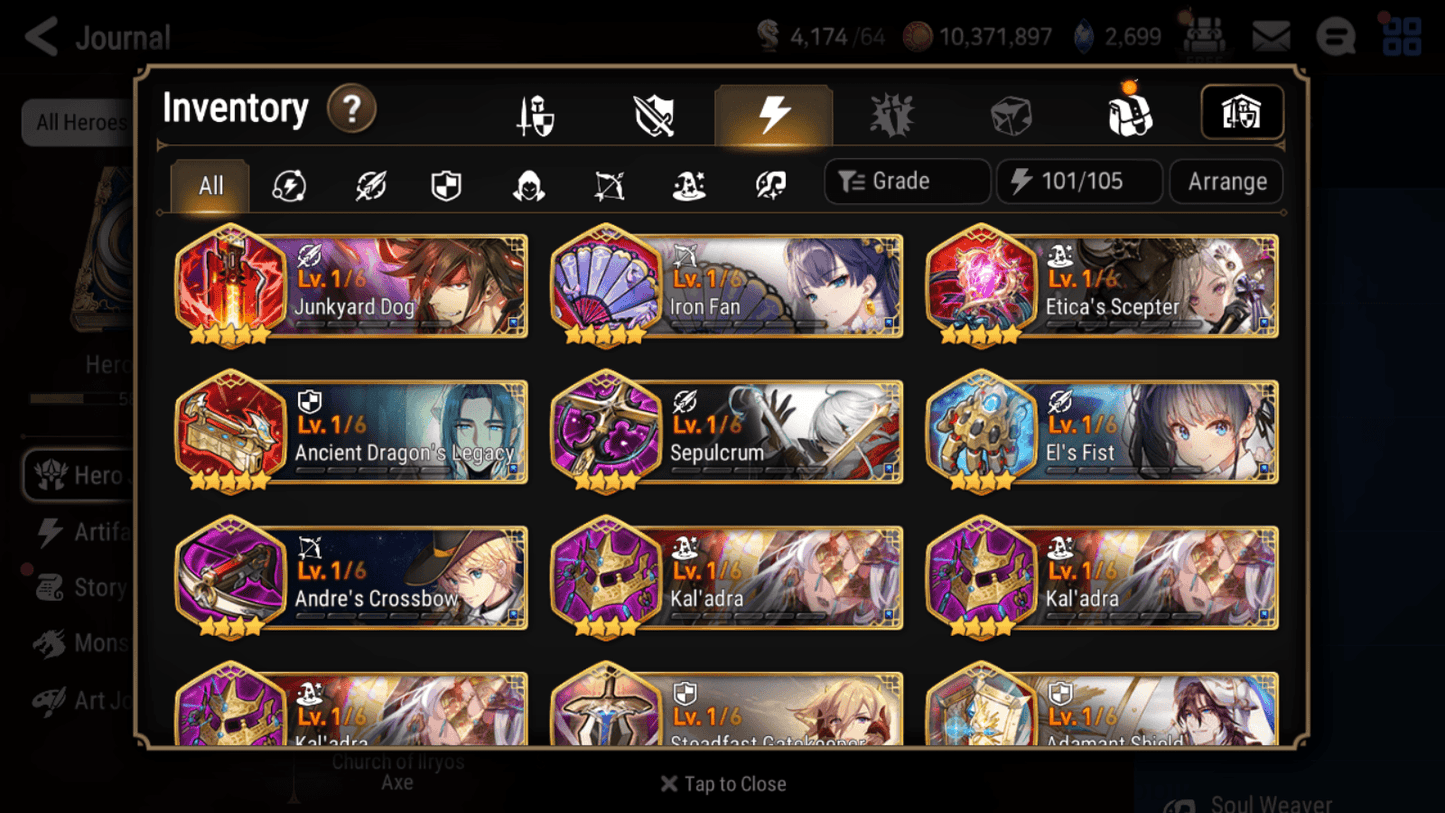
Task: Open the Materials backpack icon
Action: 1130,113
